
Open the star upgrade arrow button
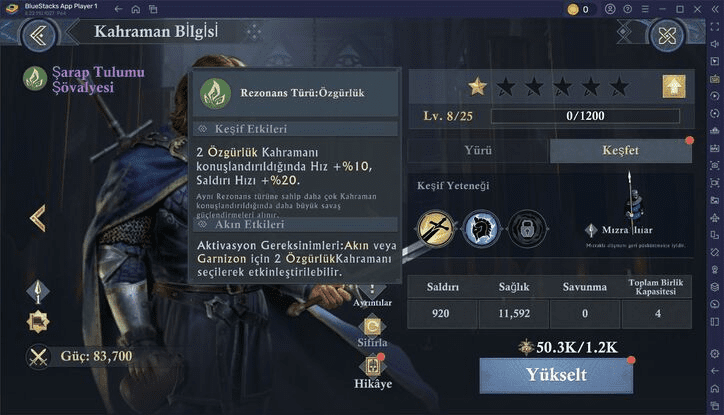673,87
